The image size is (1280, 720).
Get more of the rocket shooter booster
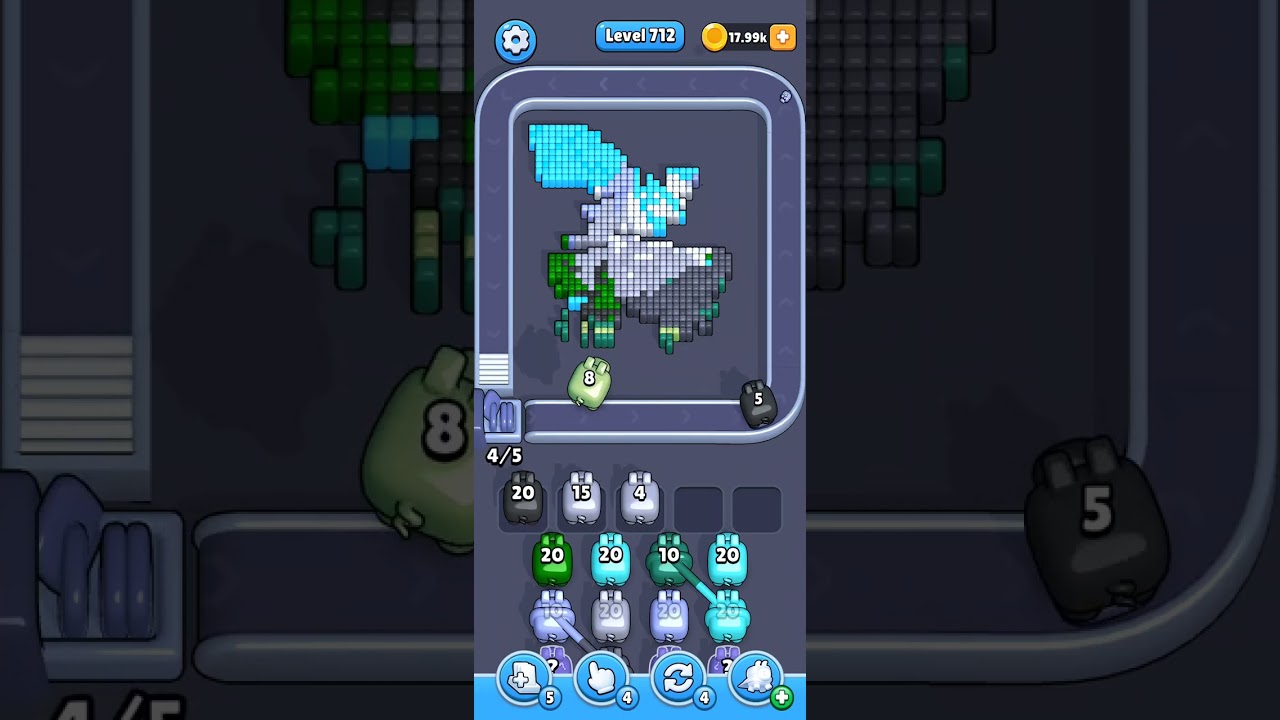(782, 698)
